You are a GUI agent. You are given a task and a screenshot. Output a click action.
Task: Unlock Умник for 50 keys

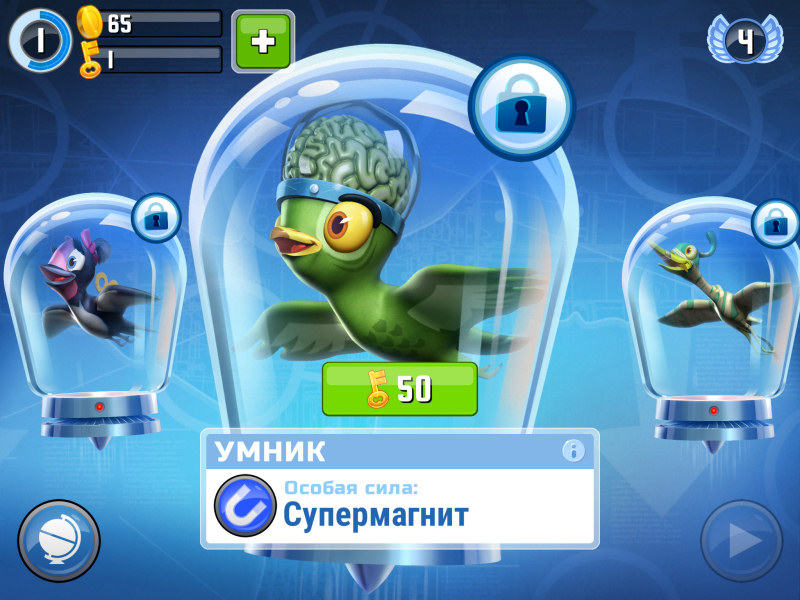click(399, 389)
